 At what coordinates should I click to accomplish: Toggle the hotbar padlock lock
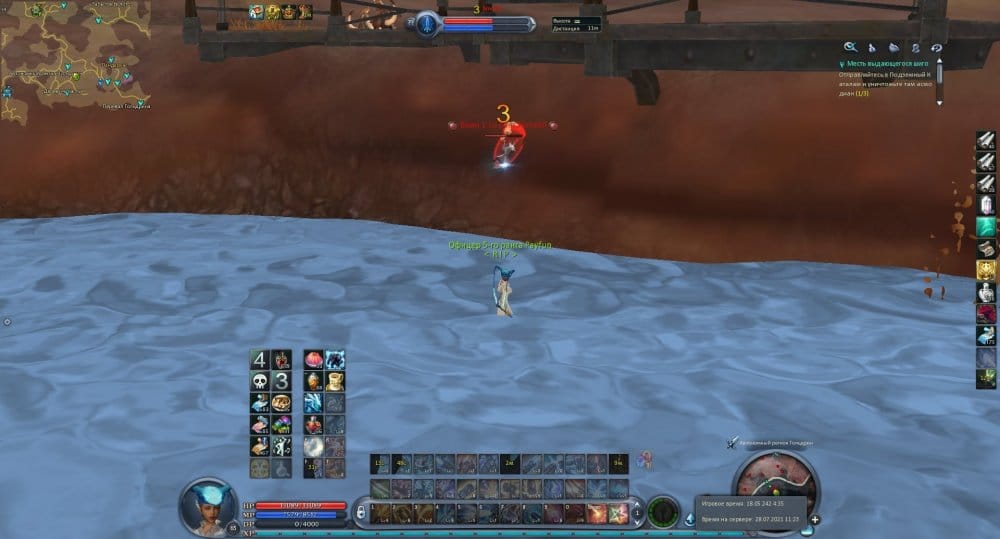(361, 513)
